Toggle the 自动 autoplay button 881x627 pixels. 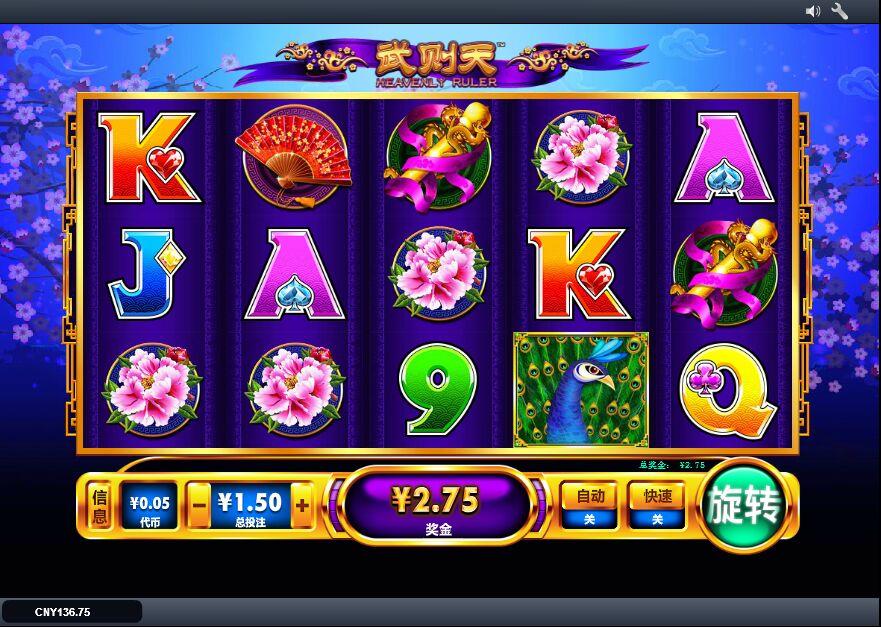(x=588, y=505)
